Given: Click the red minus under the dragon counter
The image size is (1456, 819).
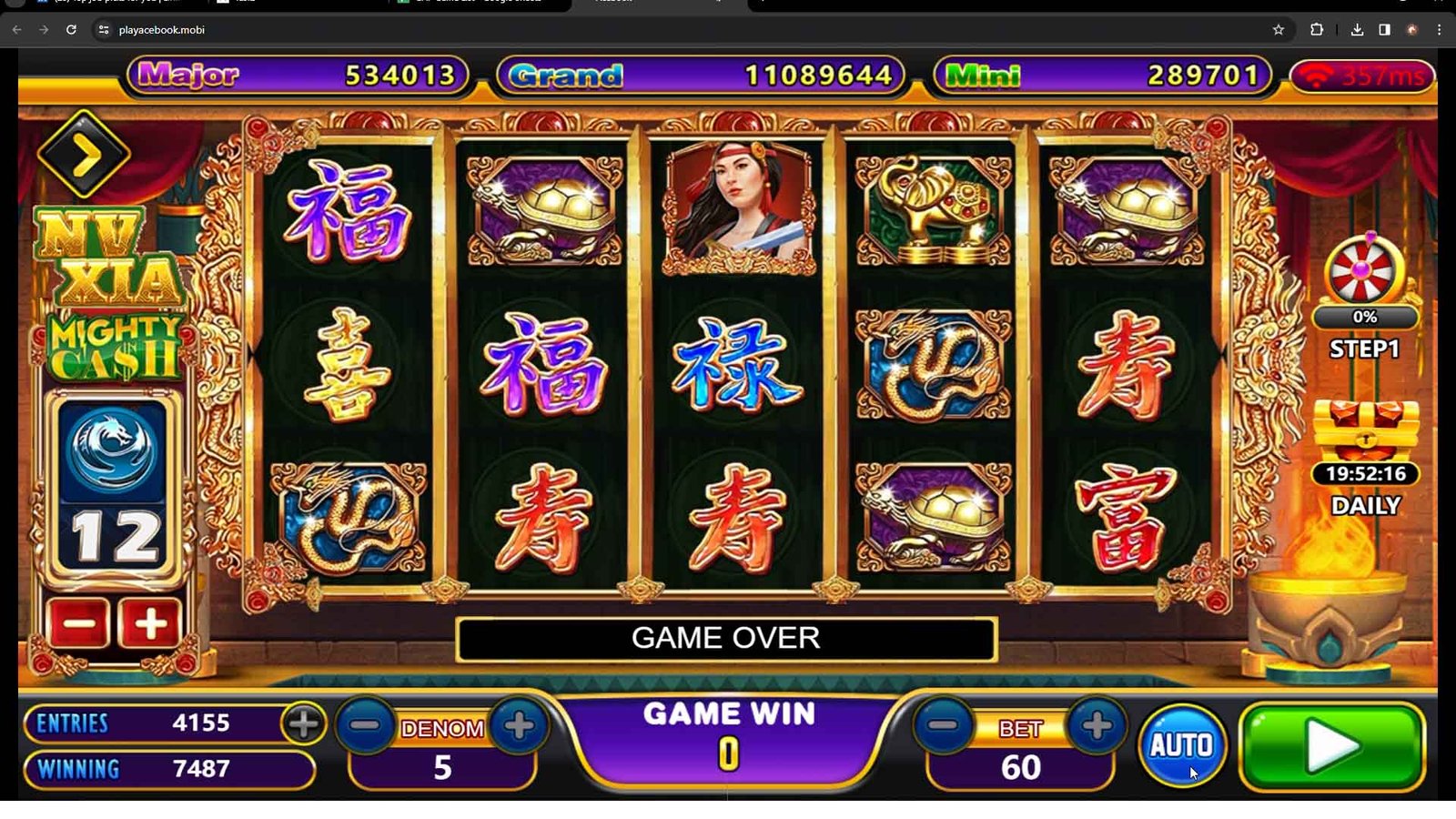Looking at the screenshot, I should point(79,623).
